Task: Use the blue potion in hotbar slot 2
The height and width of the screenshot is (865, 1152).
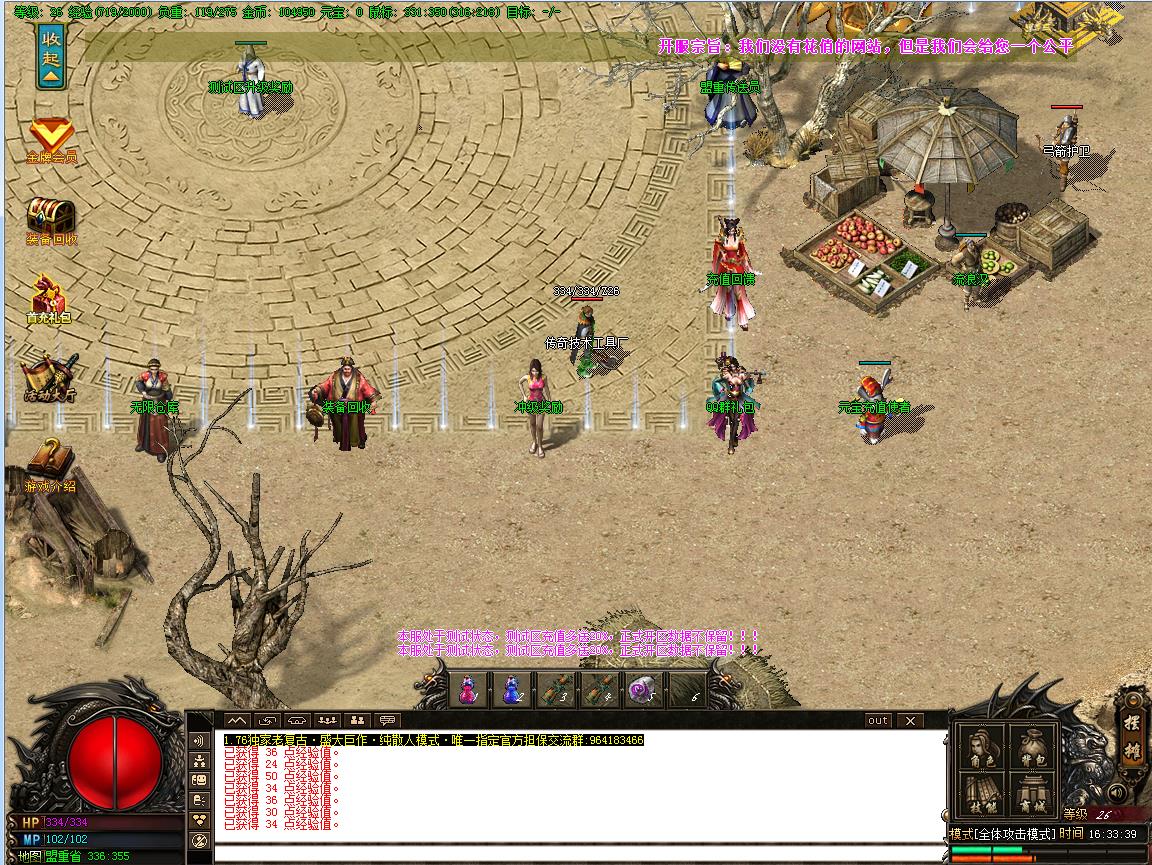Action: pyautogui.click(x=511, y=689)
